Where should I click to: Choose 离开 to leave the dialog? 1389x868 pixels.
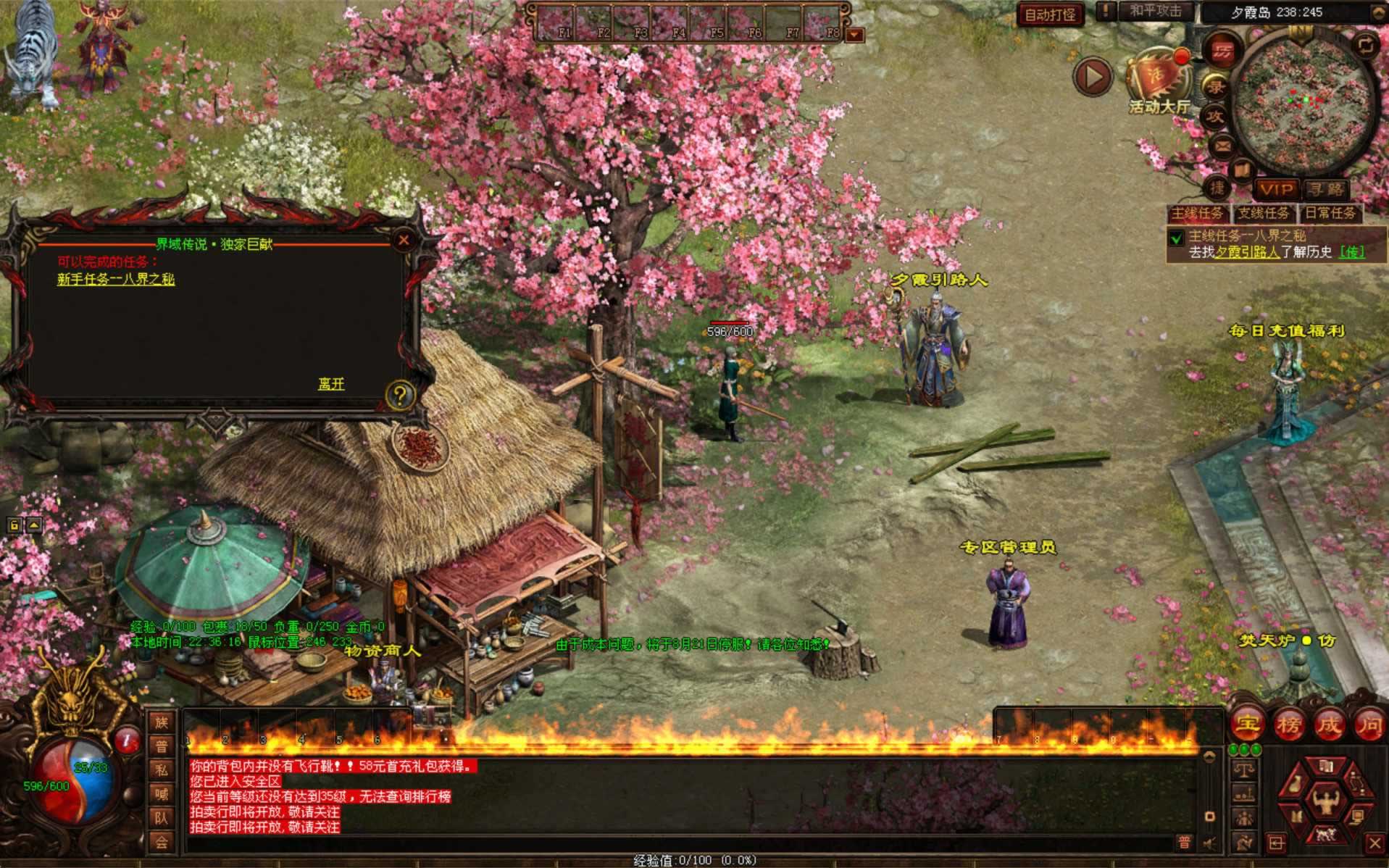331,384
